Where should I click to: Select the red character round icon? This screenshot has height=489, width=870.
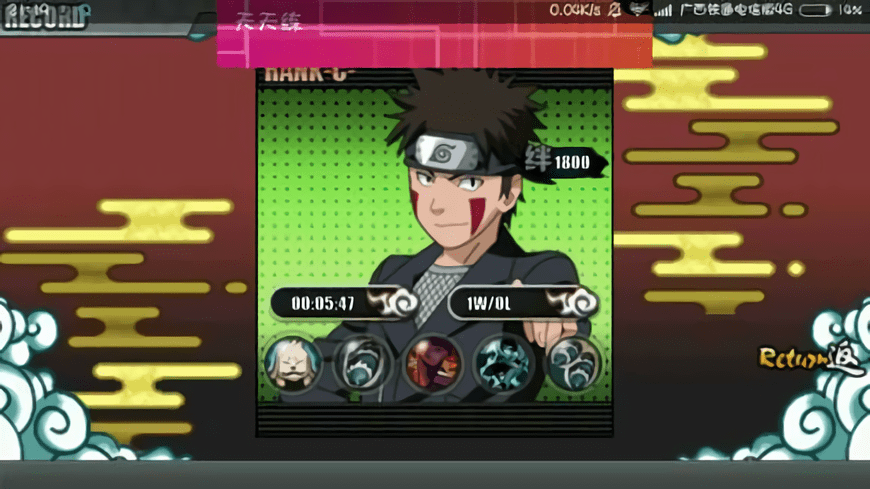click(433, 362)
